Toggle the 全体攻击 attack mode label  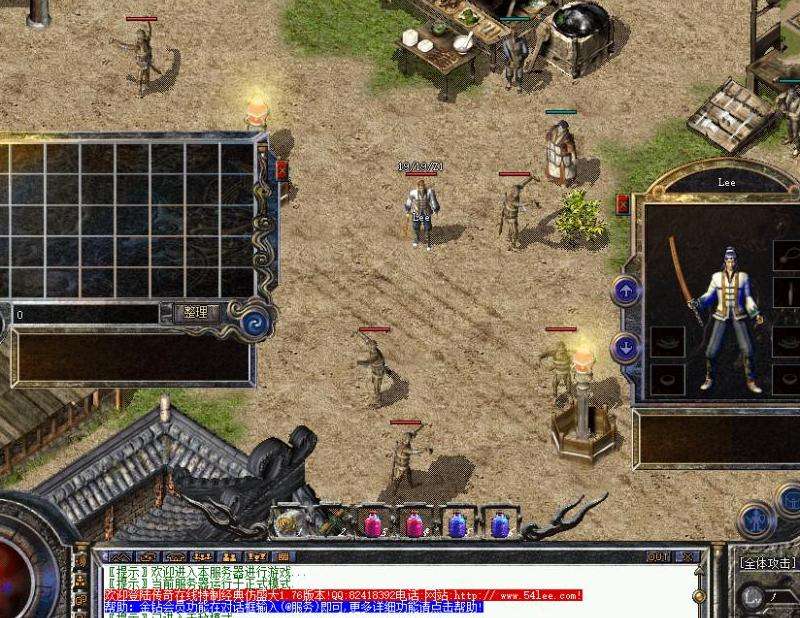[x=767, y=563]
